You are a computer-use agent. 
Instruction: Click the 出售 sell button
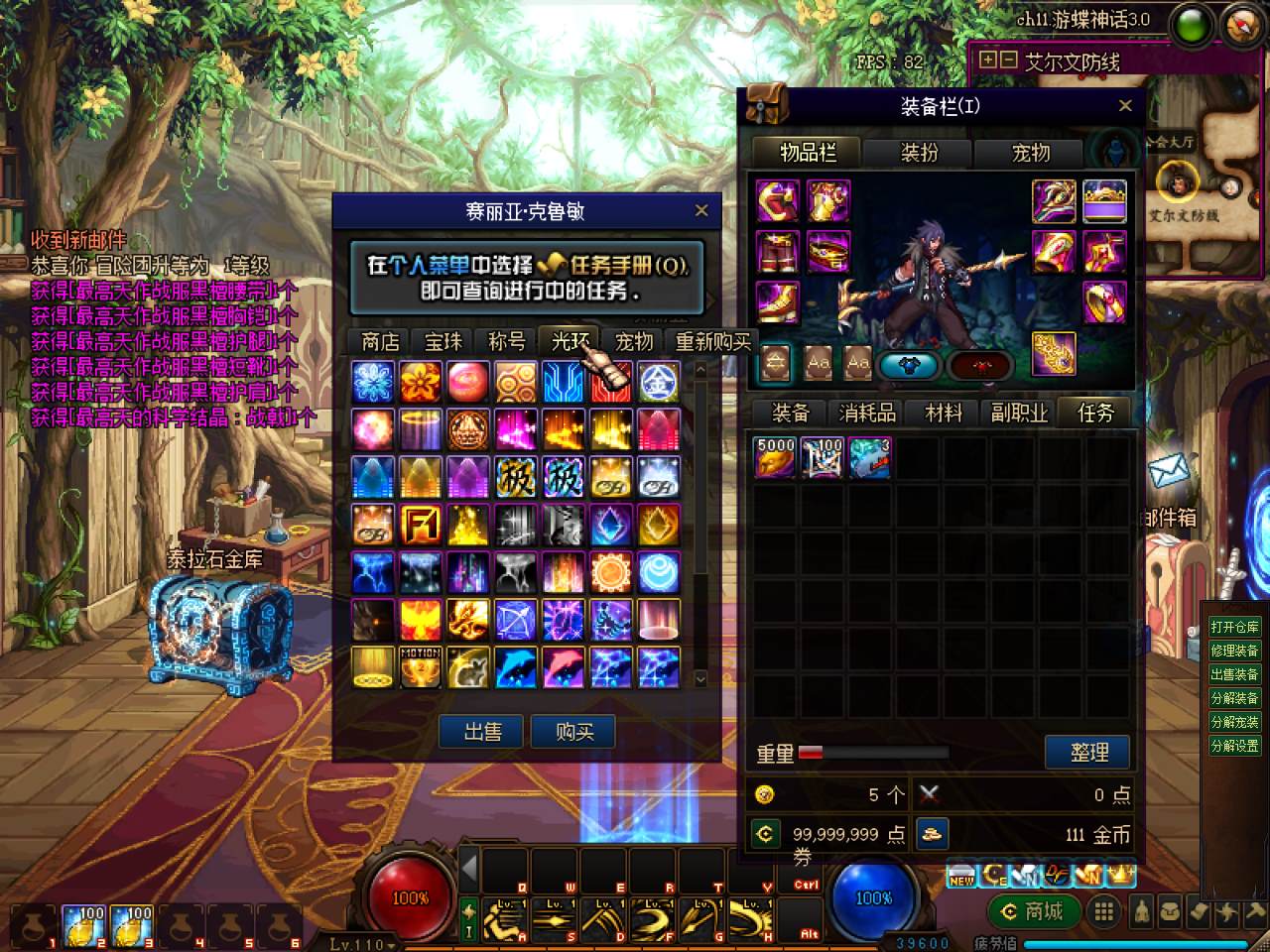pyautogui.click(x=483, y=732)
